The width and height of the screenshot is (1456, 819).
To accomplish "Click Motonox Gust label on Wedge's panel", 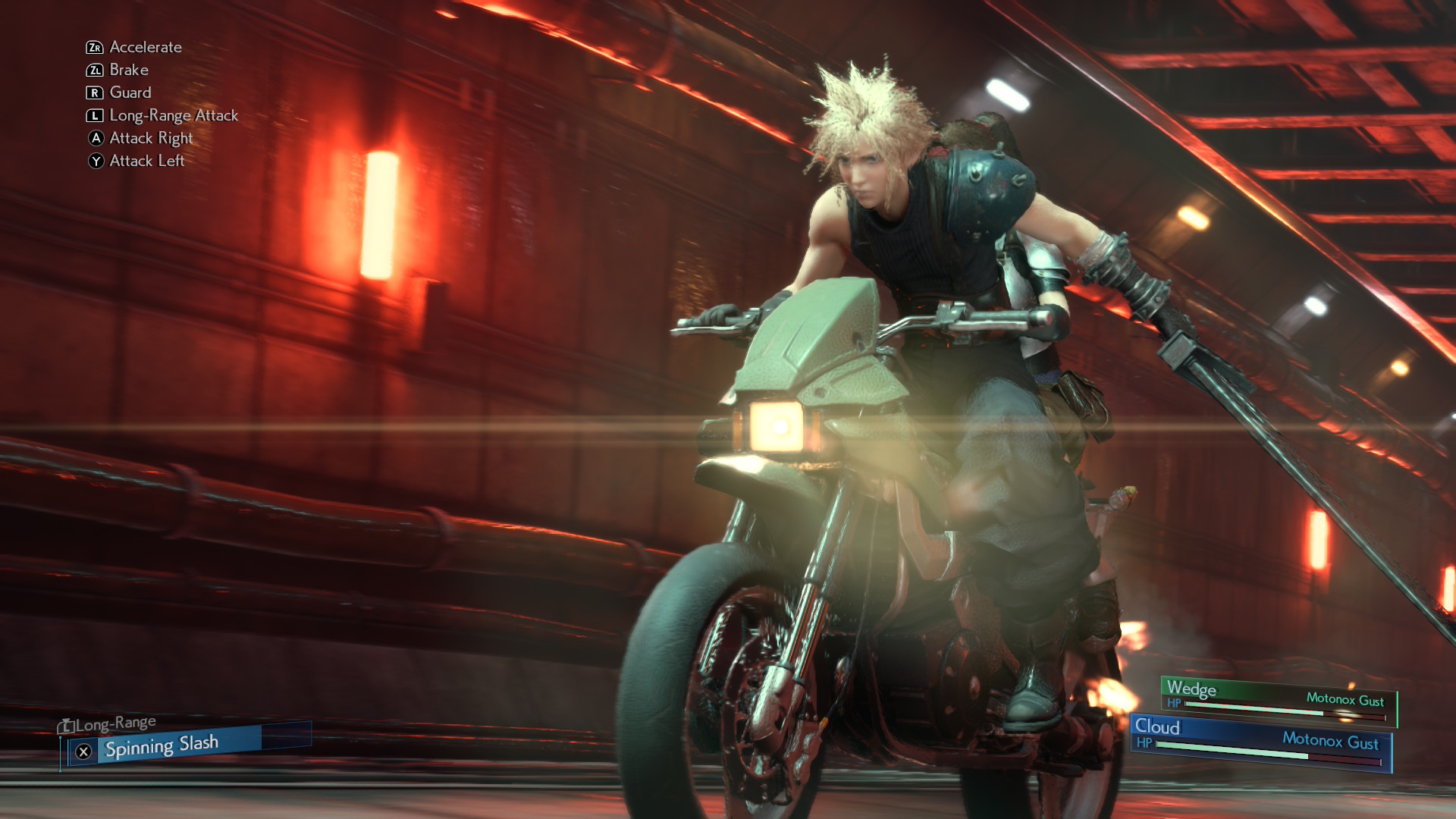I will (x=1347, y=697).
